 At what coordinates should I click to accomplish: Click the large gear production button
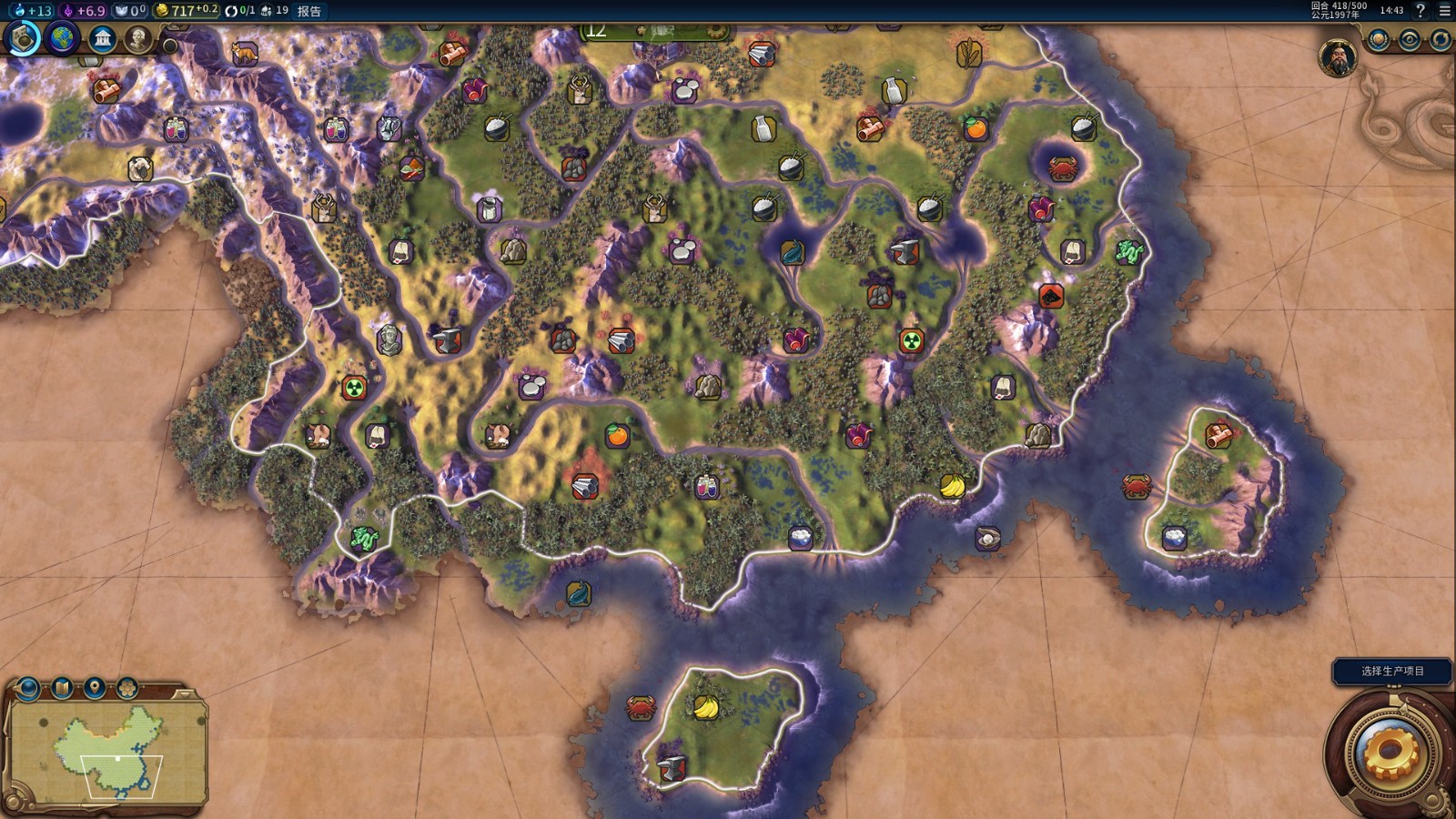[x=1390, y=753]
